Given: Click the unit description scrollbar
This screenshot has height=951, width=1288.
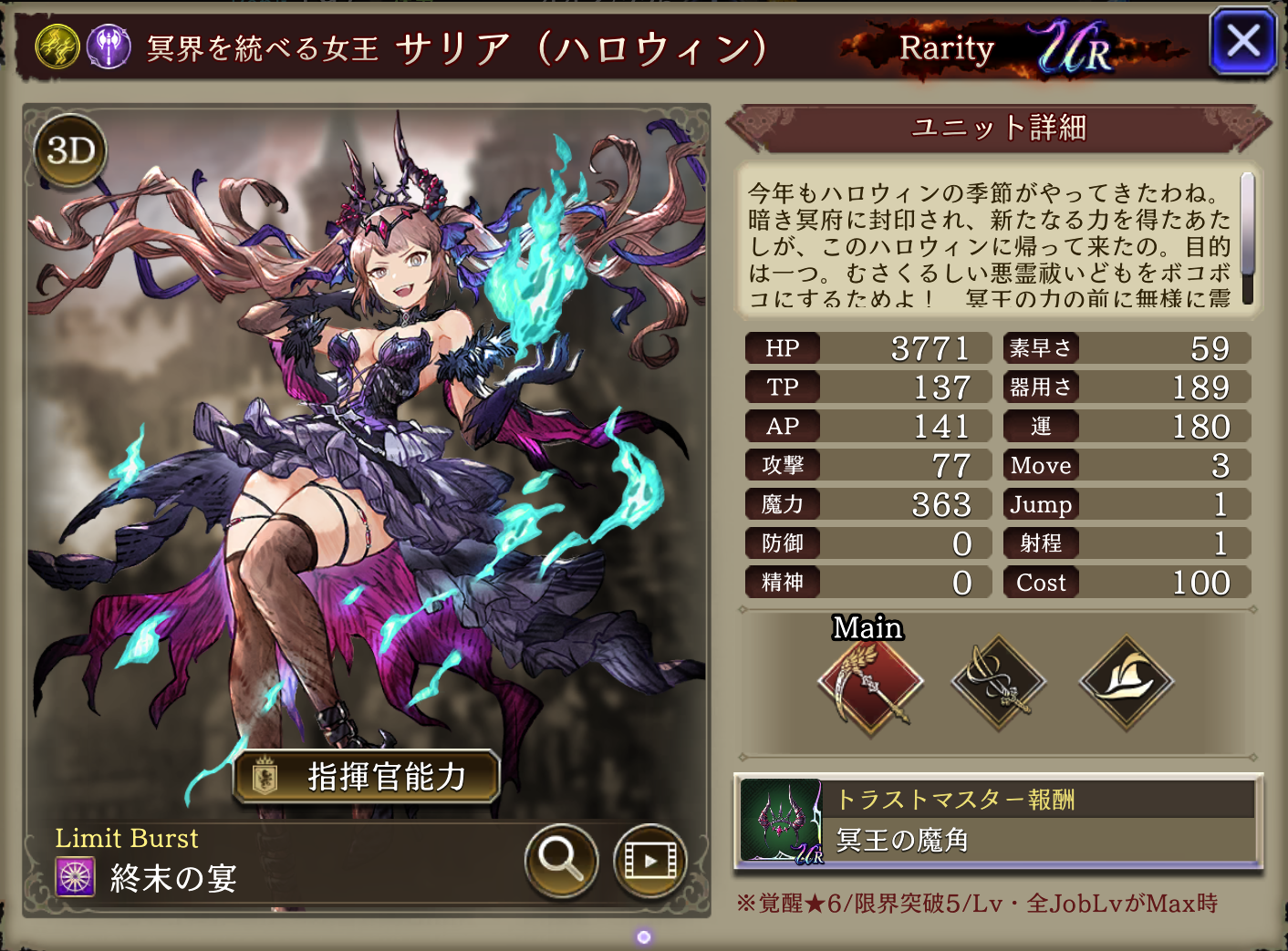Looking at the screenshot, I should click(1247, 237).
